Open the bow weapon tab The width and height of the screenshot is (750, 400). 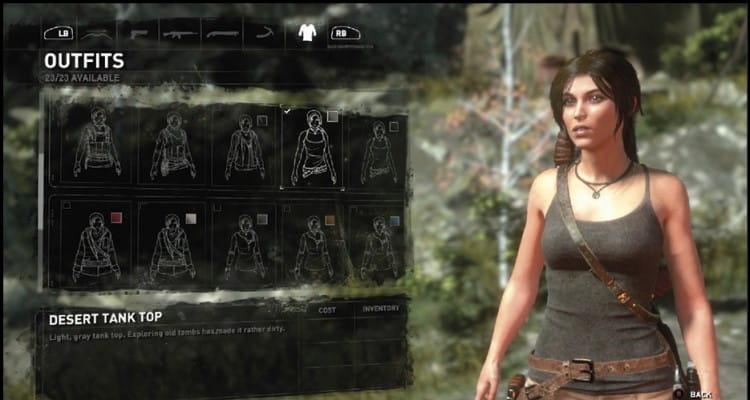97,33
